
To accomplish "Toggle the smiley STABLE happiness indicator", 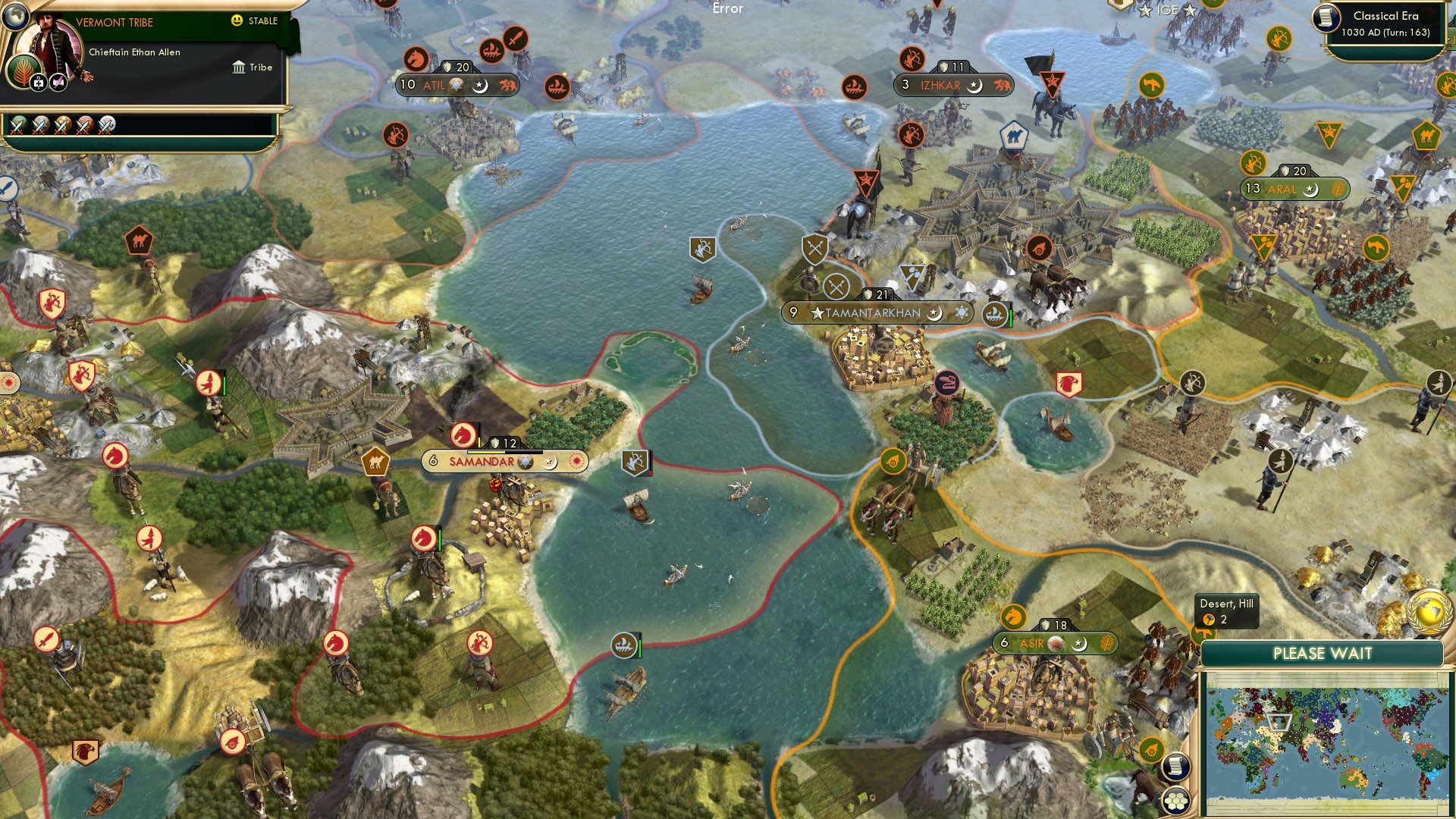I will click(x=236, y=21).
